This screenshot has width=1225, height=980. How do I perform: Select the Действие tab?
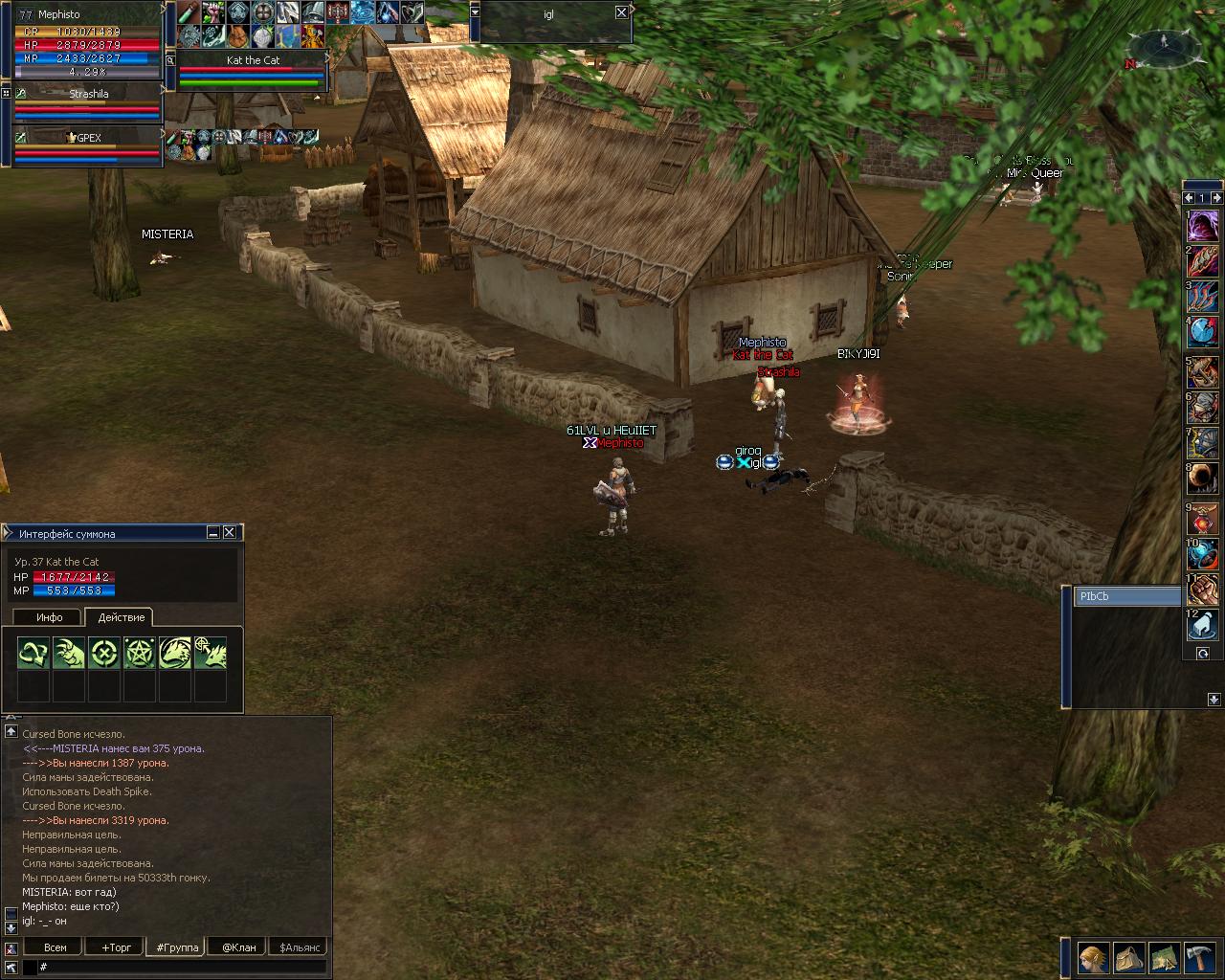pyautogui.click(x=122, y=617)
